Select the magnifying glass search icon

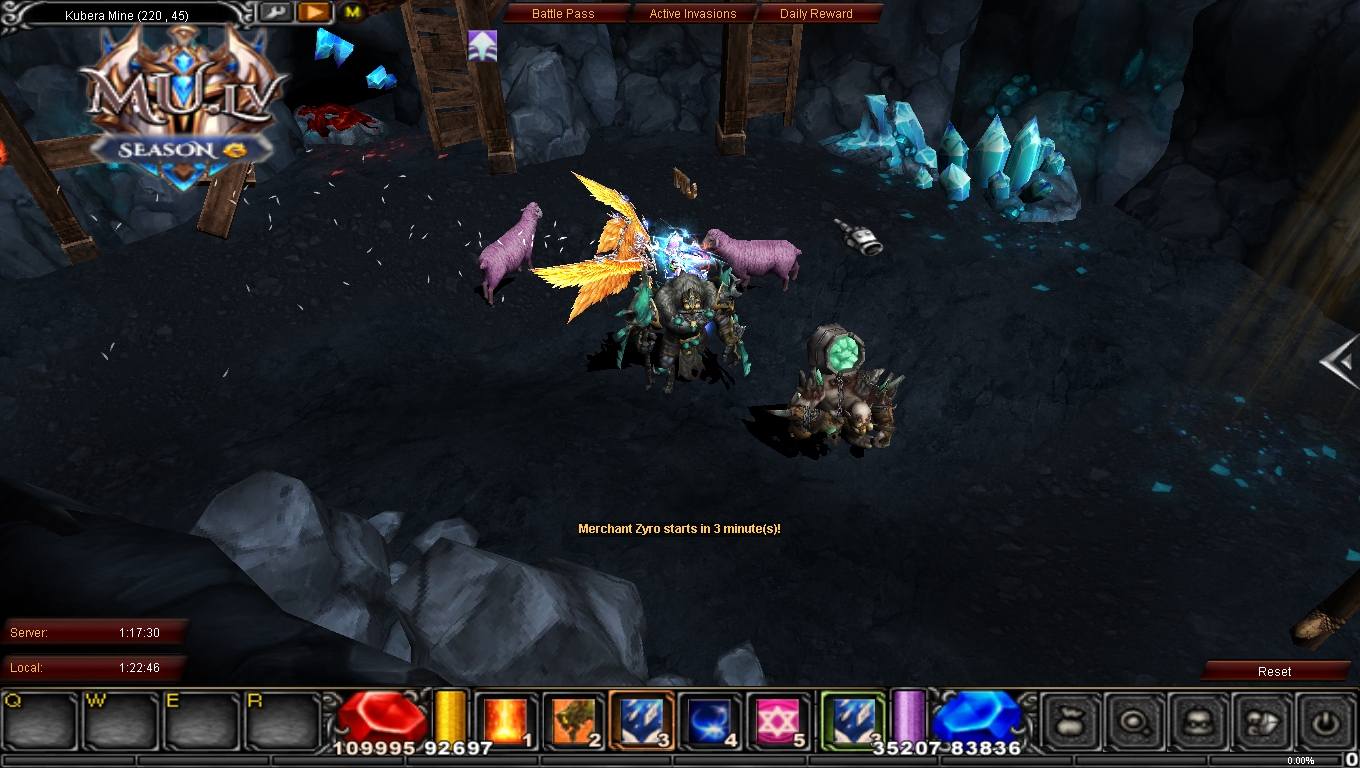(x=1135, y=723)
